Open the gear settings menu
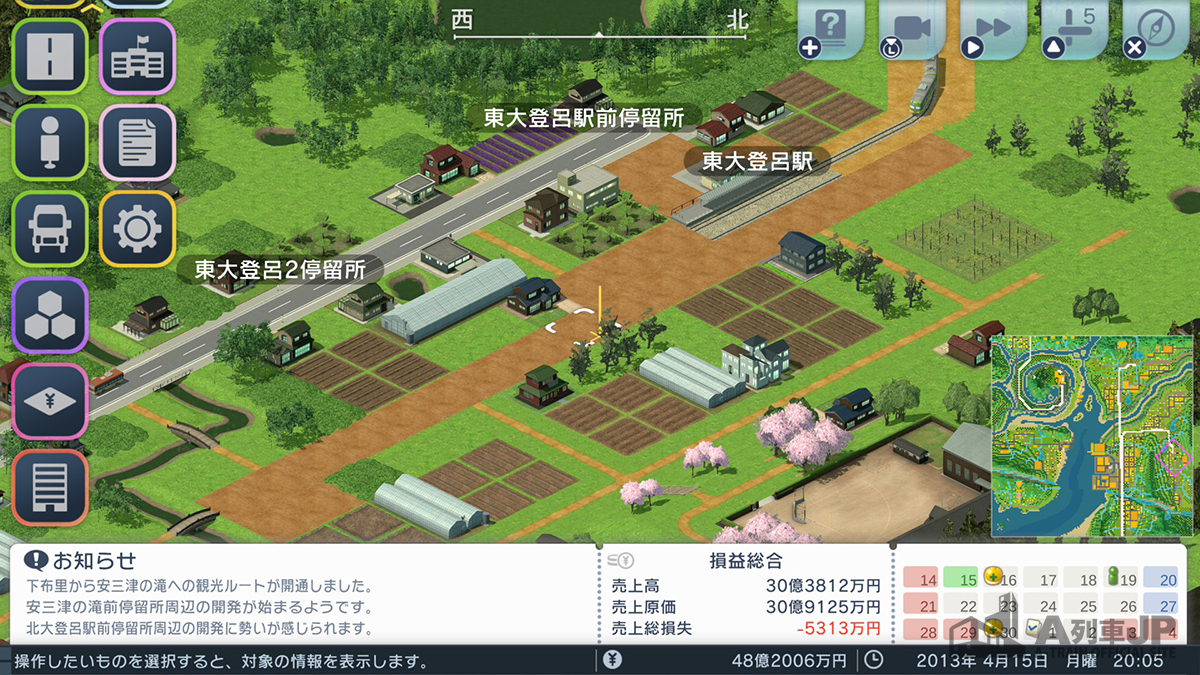Viewport: 1200px width, 675px height. 137,229
